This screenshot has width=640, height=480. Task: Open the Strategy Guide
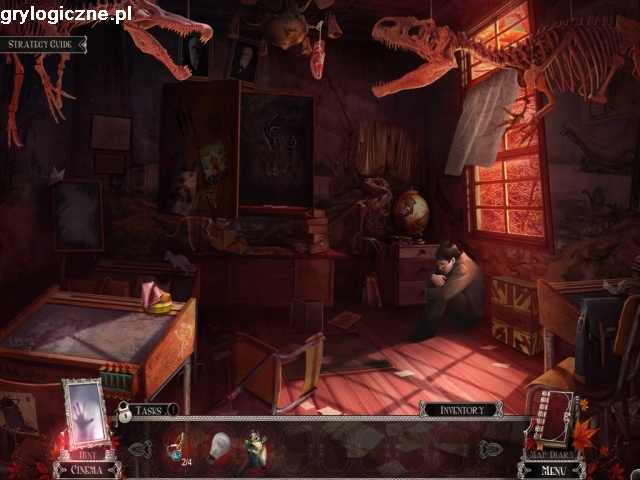click(42, 44)
